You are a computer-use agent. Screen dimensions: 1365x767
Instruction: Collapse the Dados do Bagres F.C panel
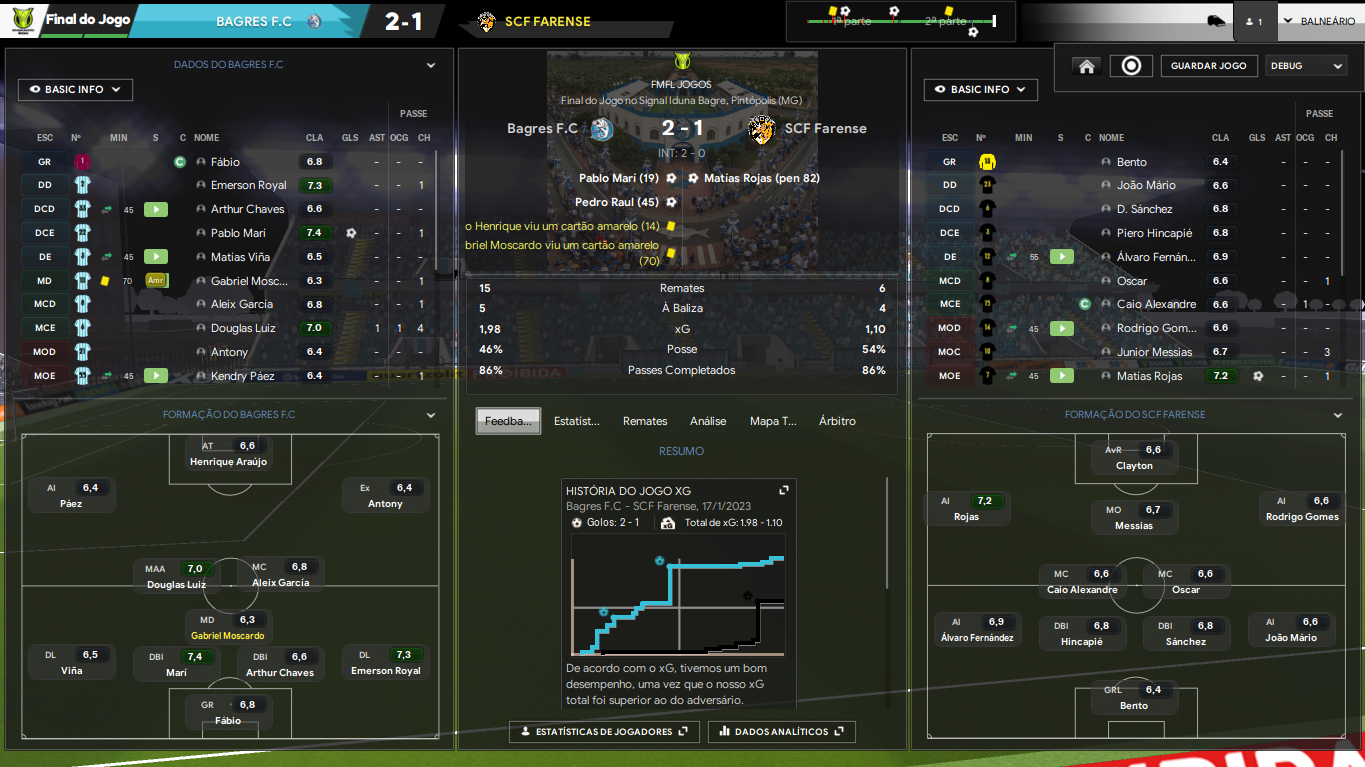click(431, 65)
